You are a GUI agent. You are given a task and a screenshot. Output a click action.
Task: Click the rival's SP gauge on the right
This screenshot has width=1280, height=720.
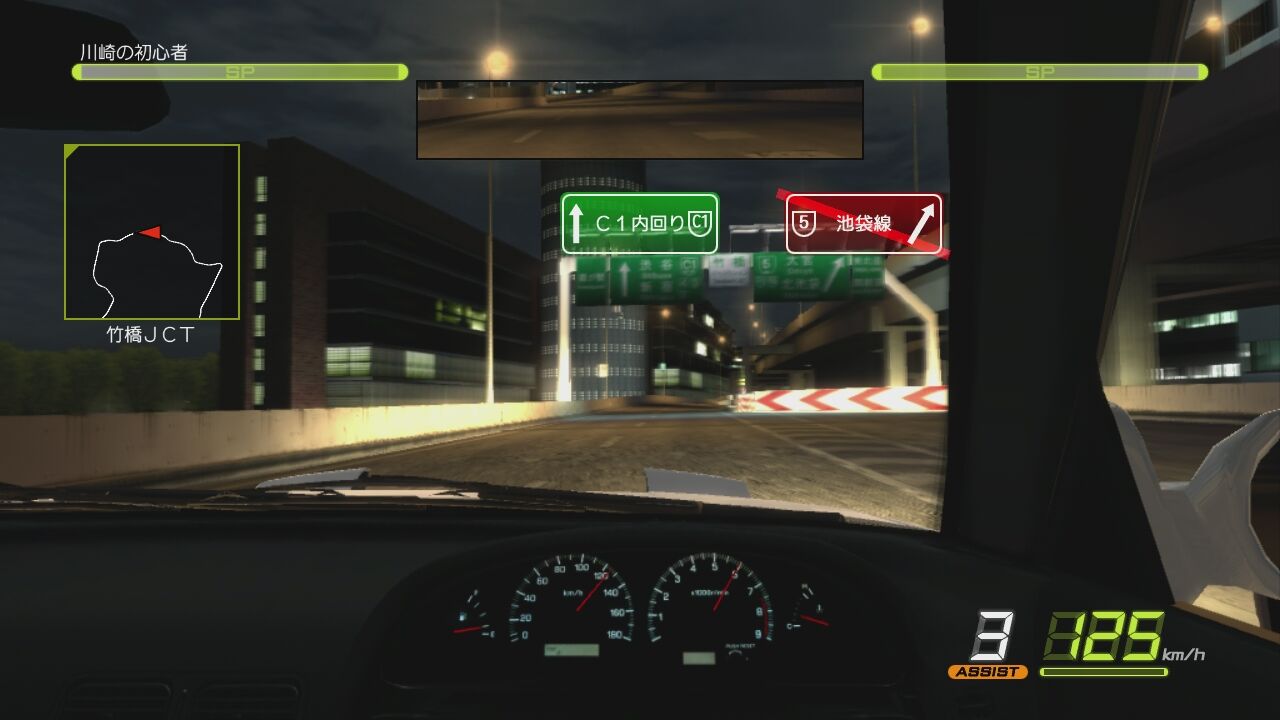pos(1040,71)
